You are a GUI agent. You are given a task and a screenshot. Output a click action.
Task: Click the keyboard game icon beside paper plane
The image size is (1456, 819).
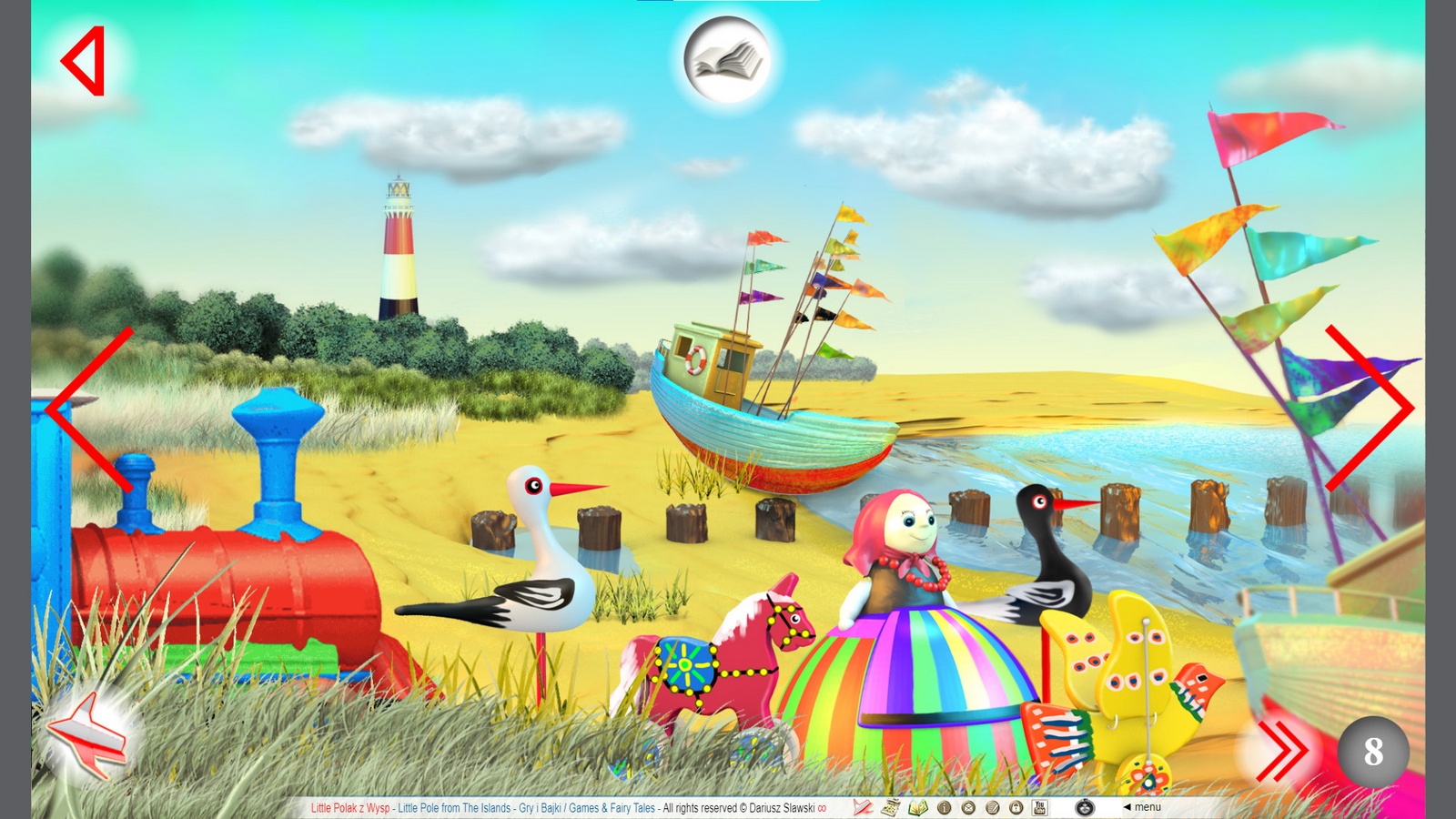(x=890, y=806)
